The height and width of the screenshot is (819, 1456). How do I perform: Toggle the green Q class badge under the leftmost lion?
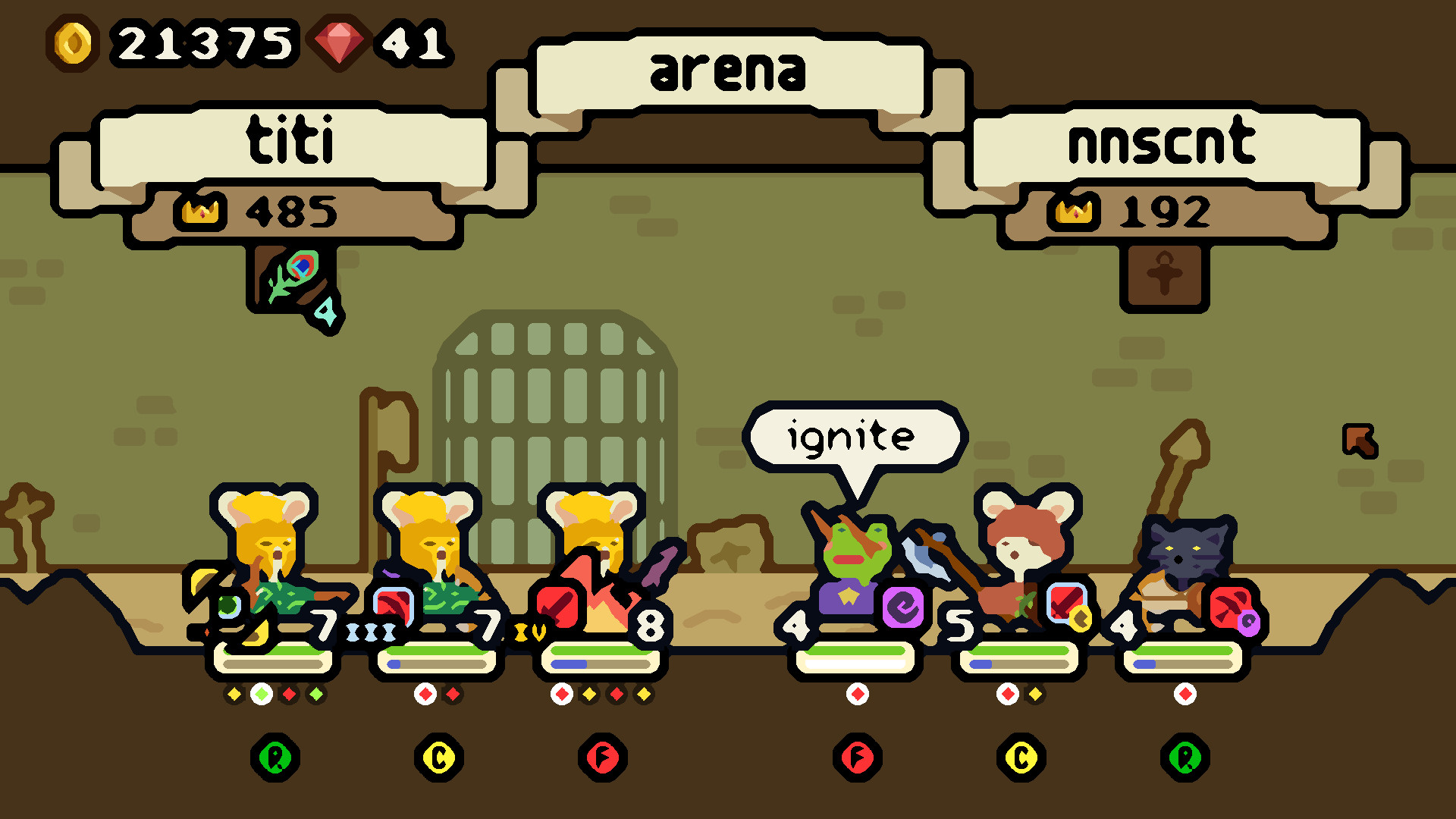(276, 757)
